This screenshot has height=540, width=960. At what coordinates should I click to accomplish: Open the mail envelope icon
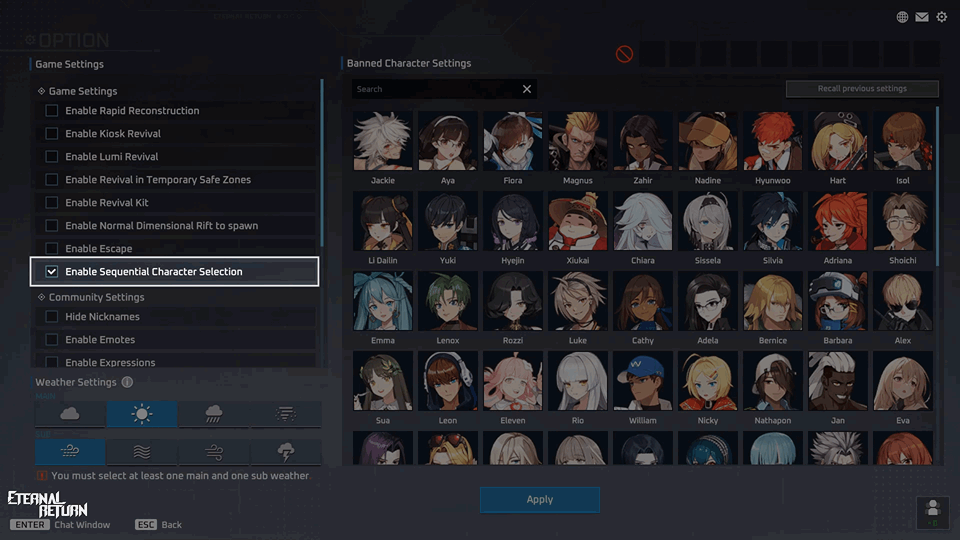tap(922, 17)
